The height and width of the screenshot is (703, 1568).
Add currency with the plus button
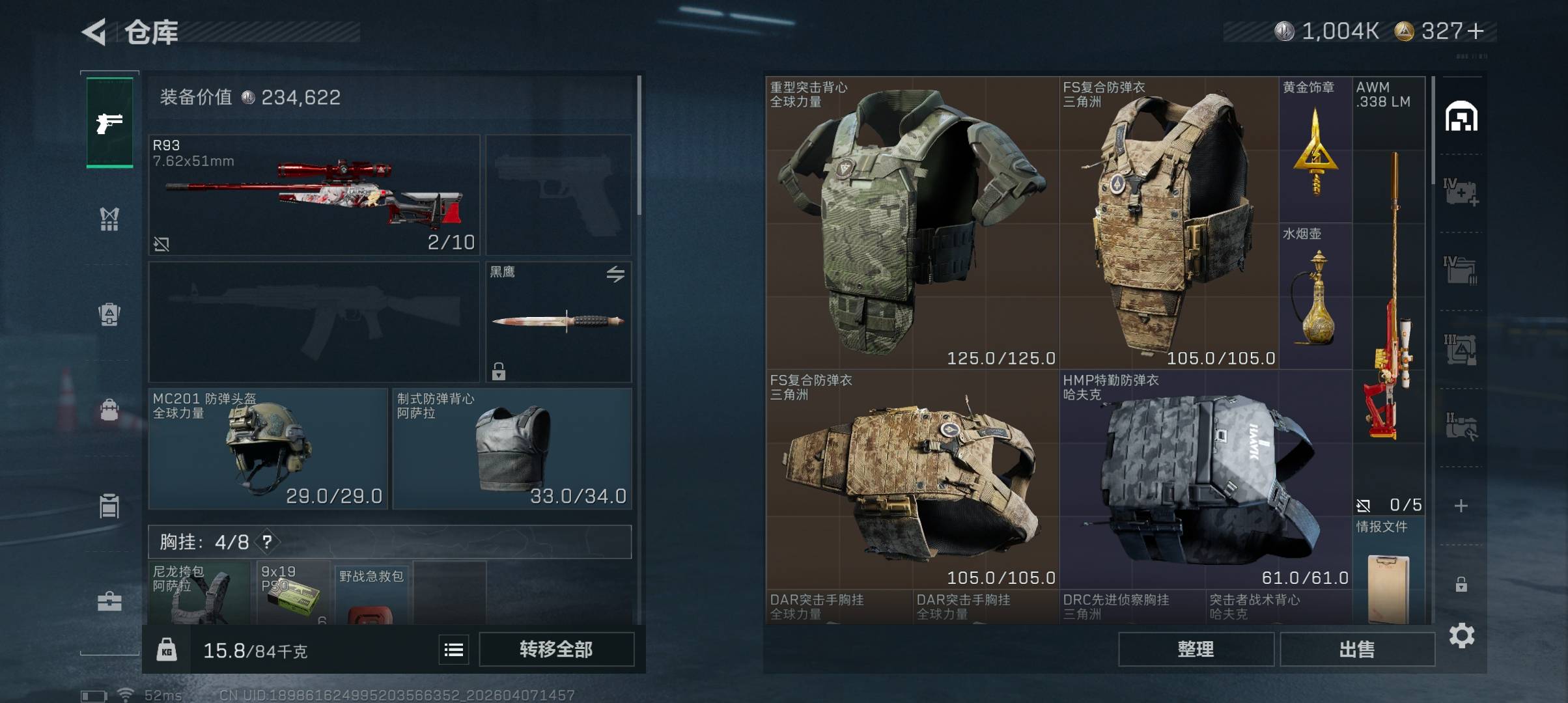(x=1476, y=31)
